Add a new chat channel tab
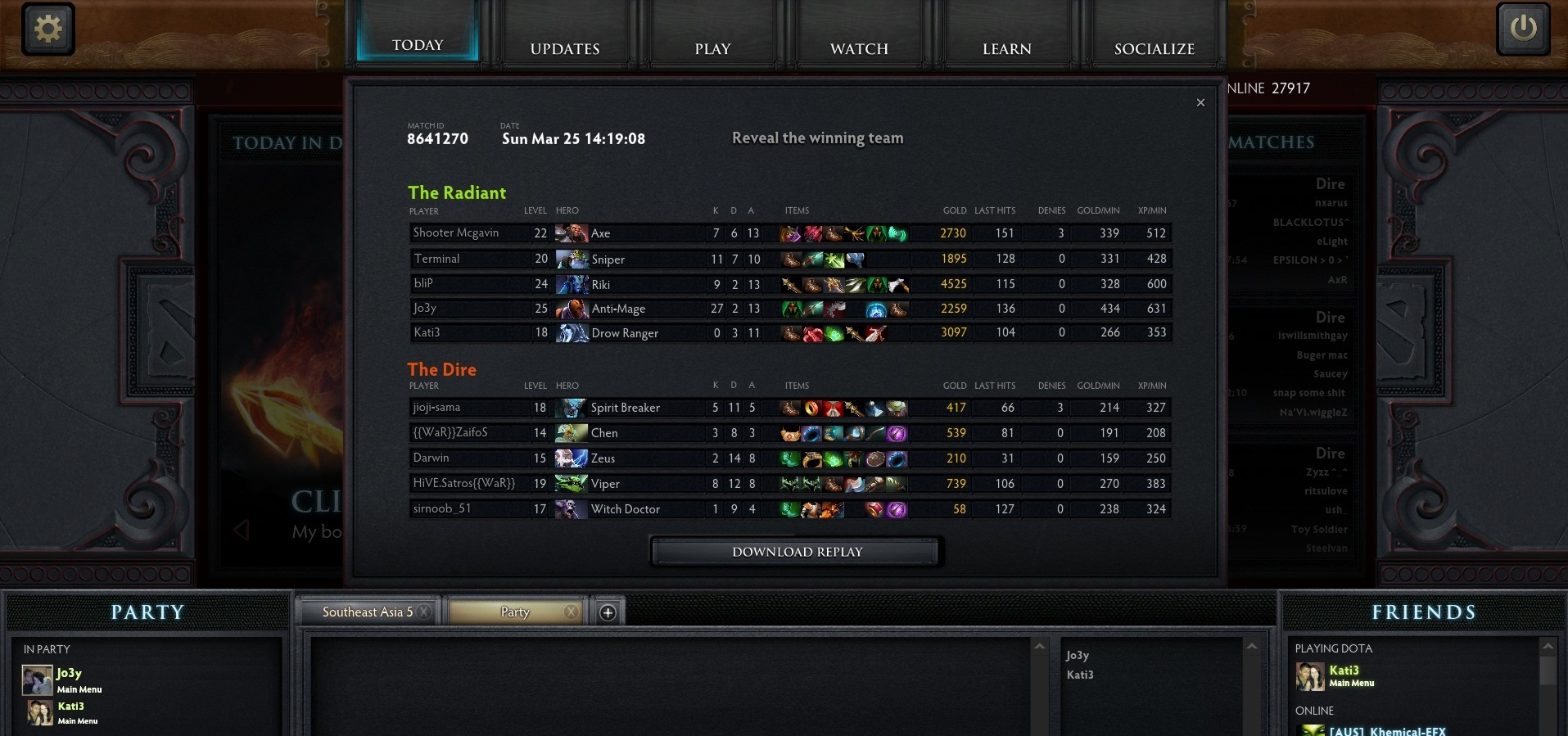The image size is (1568, 736). (x=608, y=612)
